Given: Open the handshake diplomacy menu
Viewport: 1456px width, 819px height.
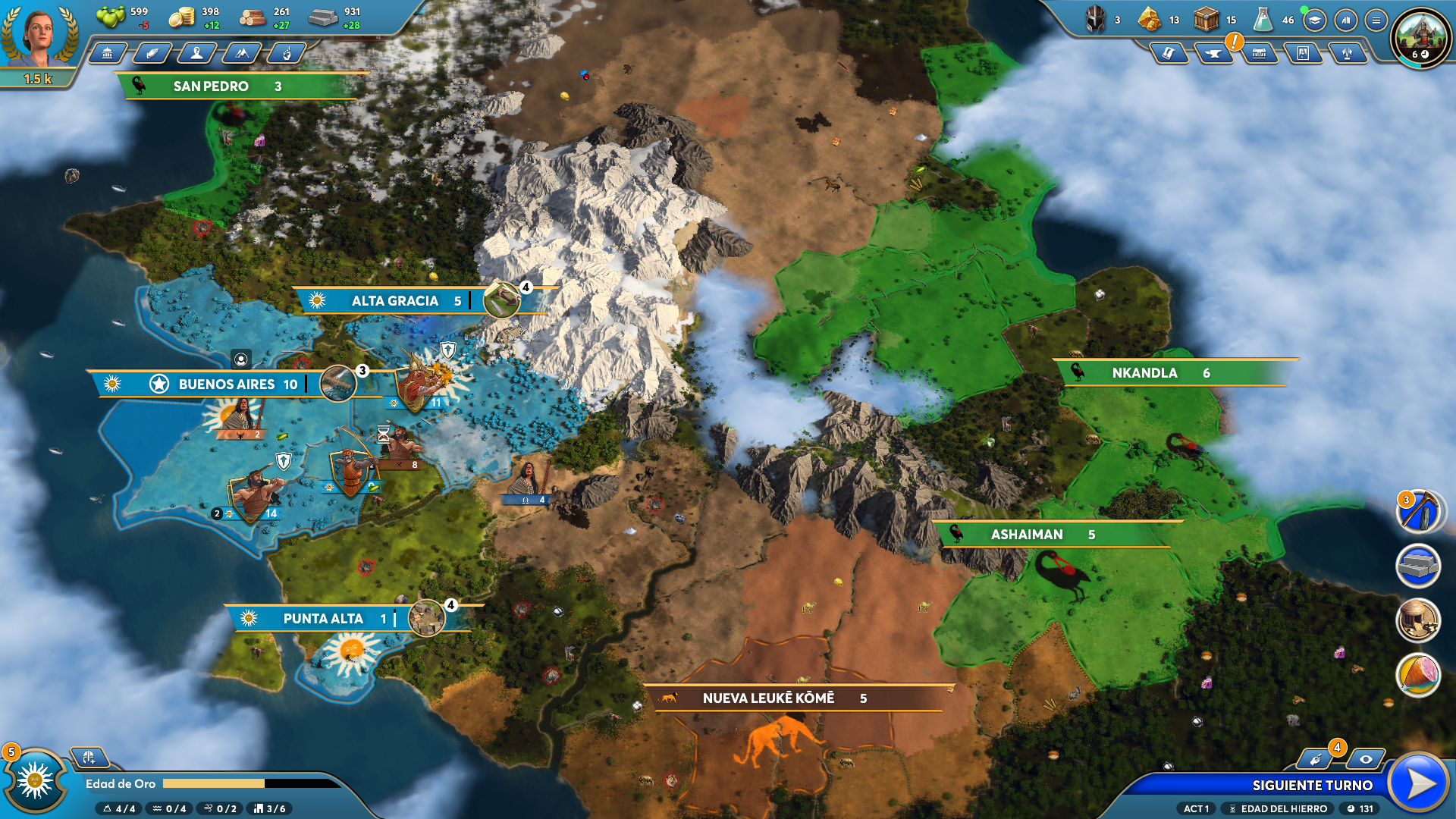Looking at the screenshot, I should point(152,53).
